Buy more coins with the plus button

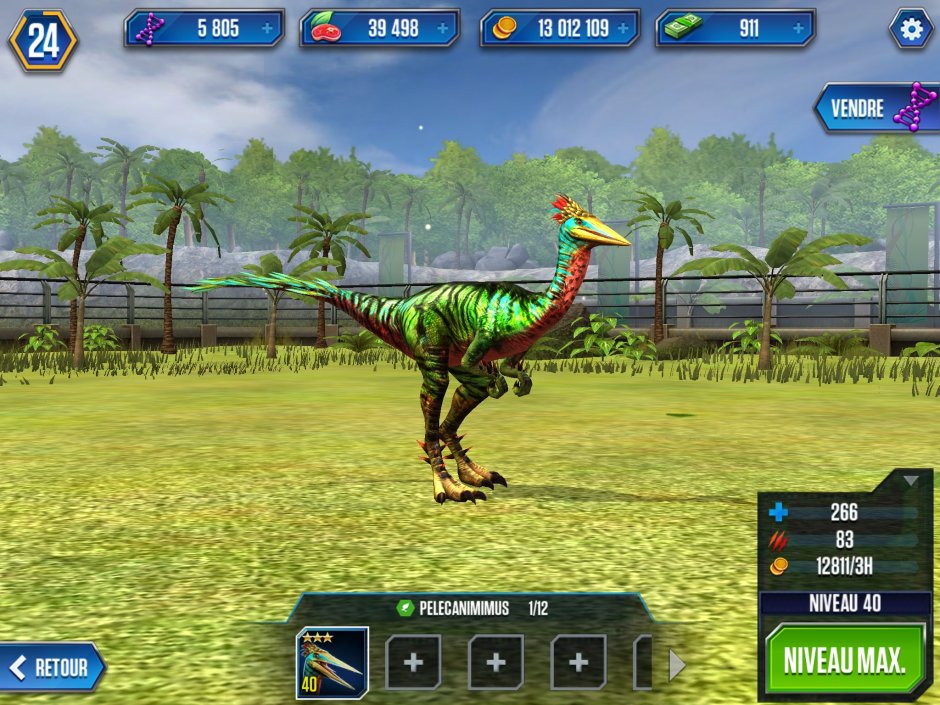(x=624, y=29)
